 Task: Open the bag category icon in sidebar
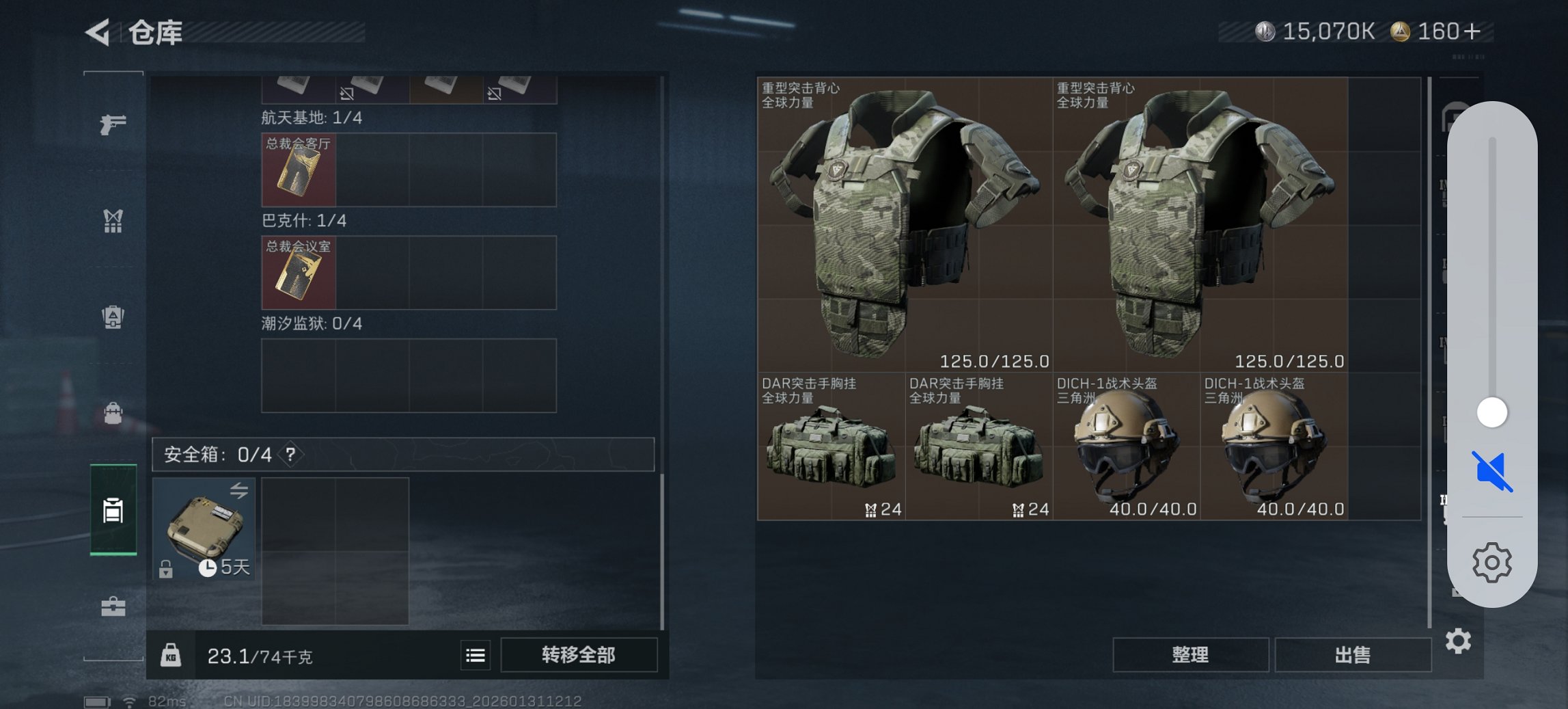point(112,412)
